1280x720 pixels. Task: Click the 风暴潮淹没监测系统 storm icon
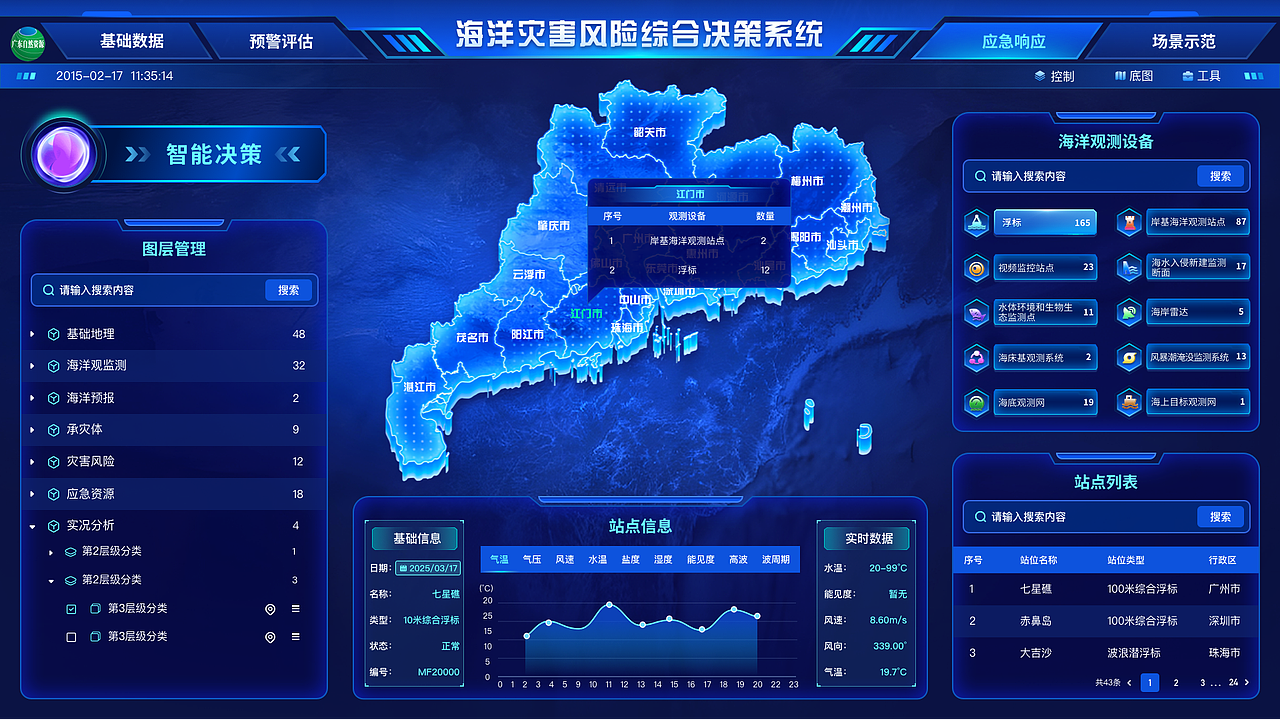(1128, 357)
